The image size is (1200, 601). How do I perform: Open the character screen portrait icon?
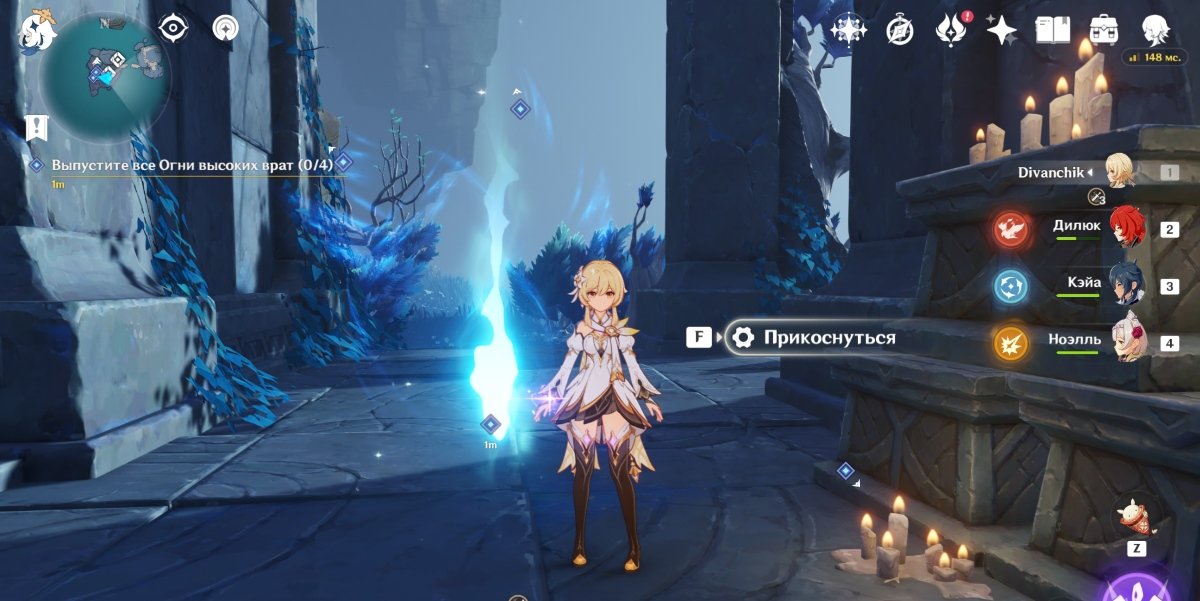pos(1156,30)
